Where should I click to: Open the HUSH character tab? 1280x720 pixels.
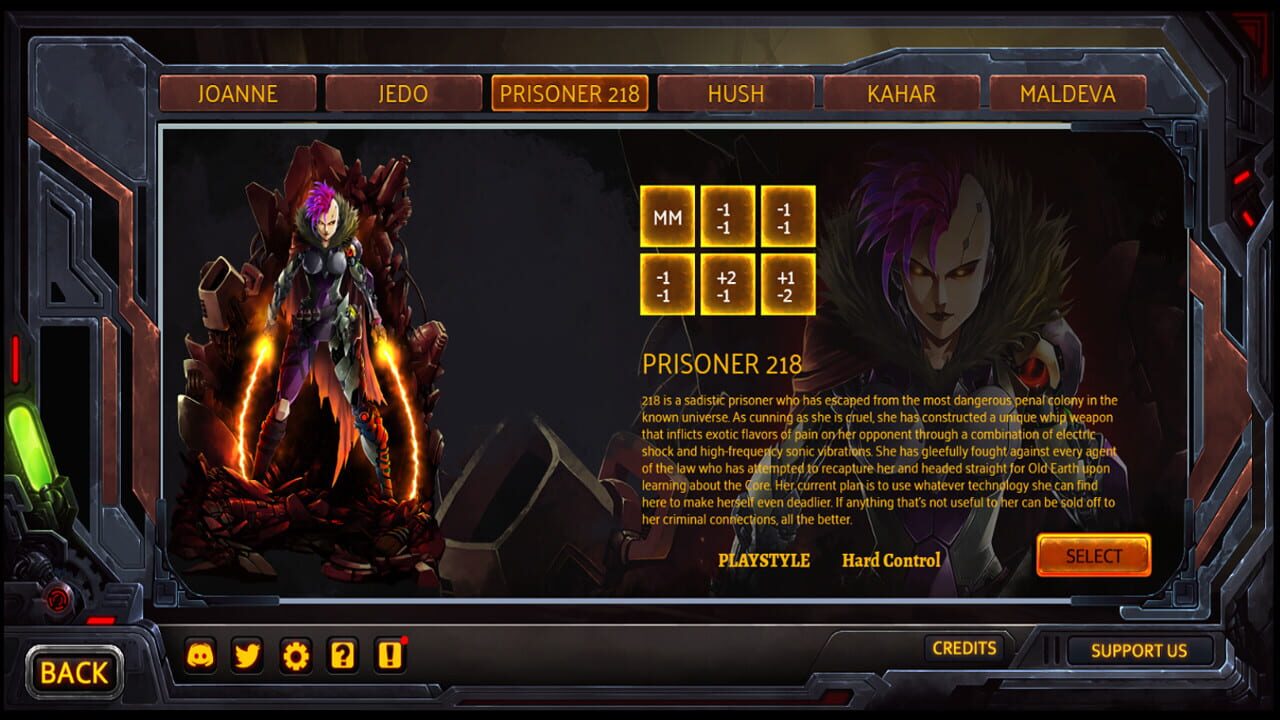(x=737, y=93)
